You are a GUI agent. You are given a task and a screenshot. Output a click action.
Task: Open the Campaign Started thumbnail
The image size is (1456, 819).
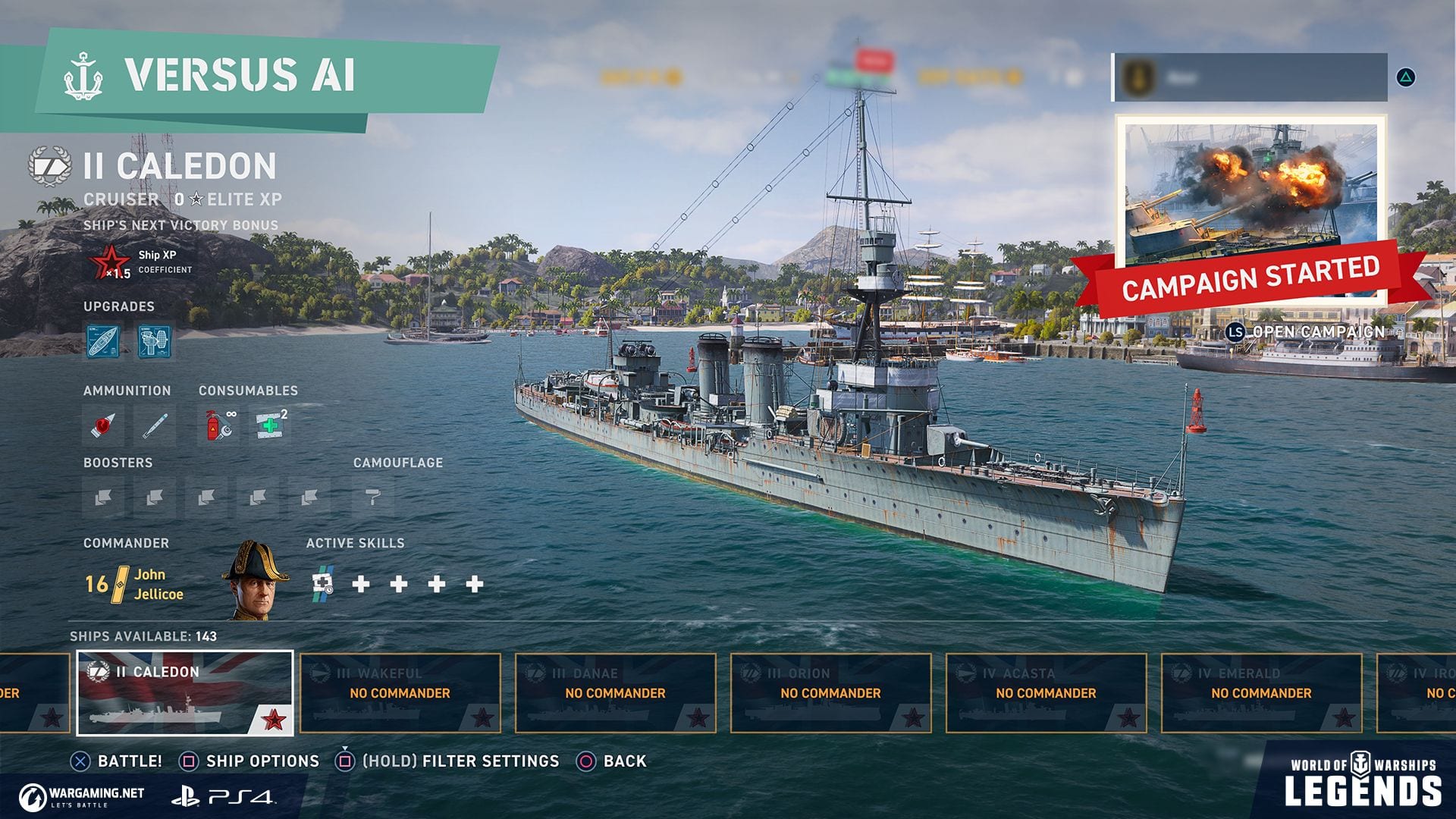point(1250,199)
